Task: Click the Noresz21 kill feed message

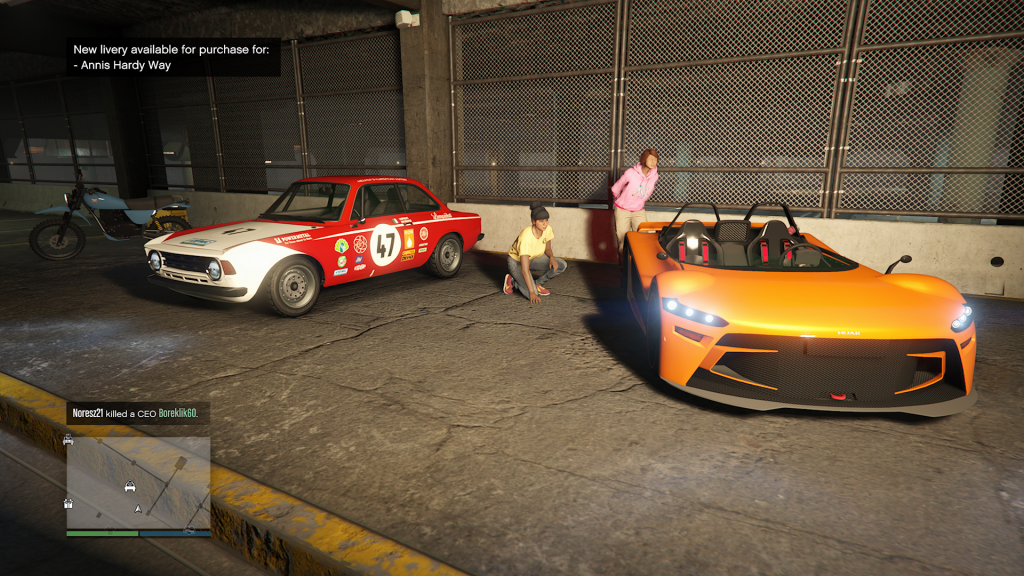Action: (139, 413)
